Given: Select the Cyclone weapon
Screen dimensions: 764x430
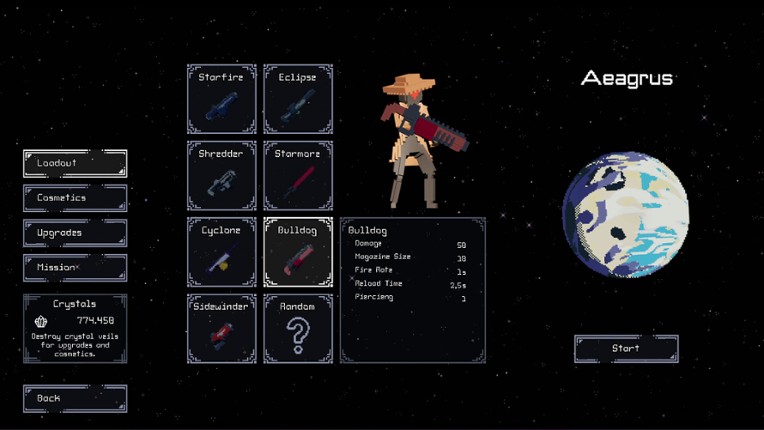Looking at the screenshot, I should 222,252.
